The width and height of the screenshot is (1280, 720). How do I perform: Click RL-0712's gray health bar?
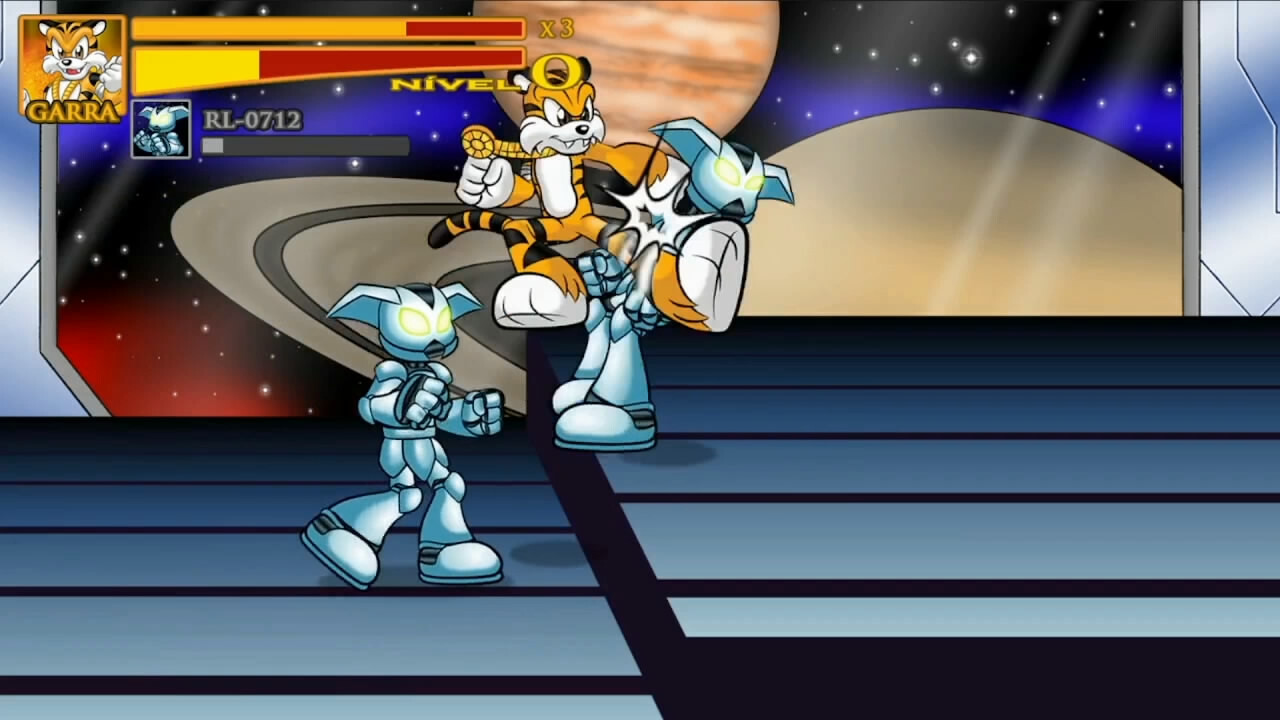point(305,146)
